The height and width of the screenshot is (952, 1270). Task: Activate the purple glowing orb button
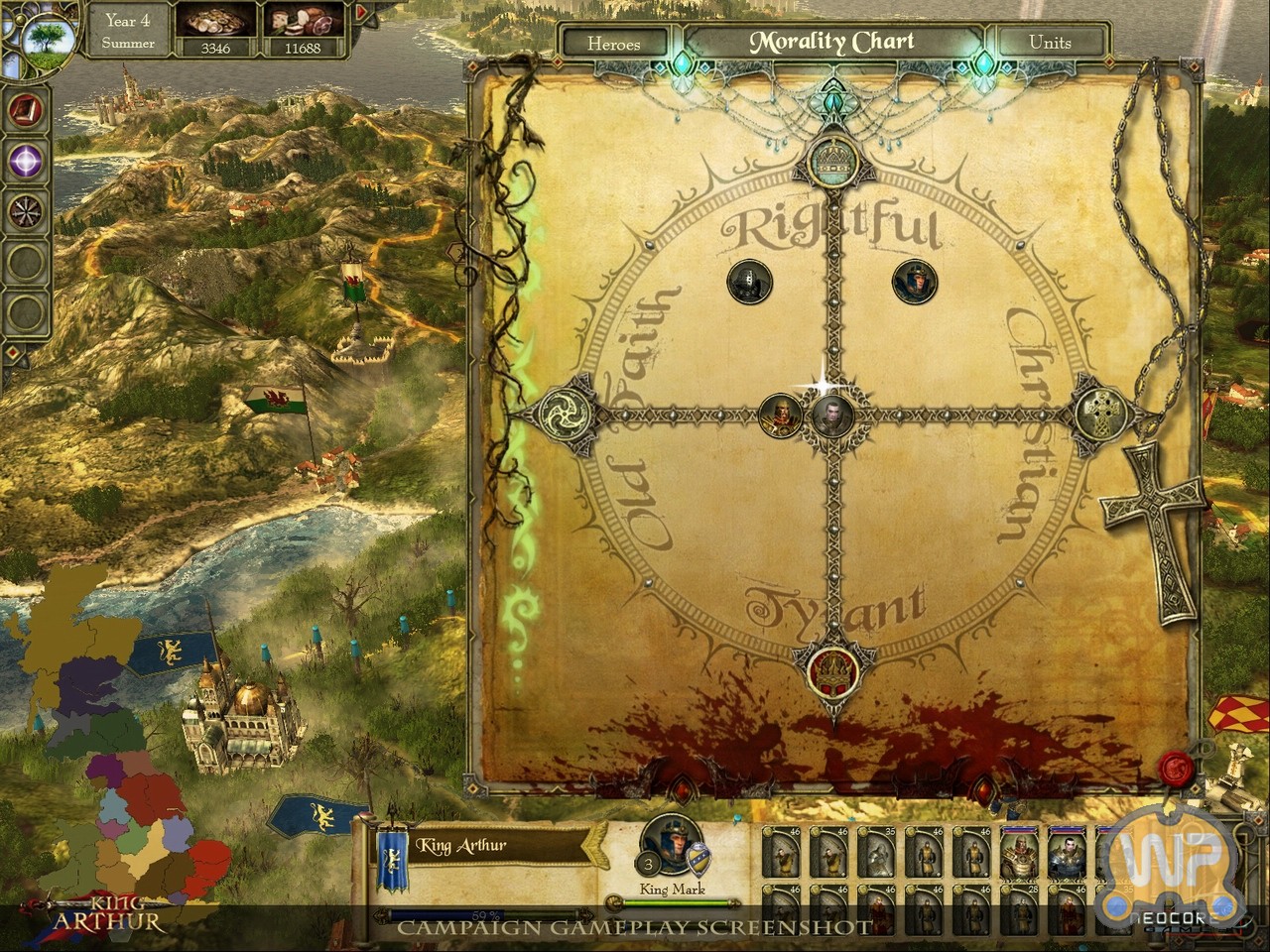pyautogui.click(x=25, y=159)
